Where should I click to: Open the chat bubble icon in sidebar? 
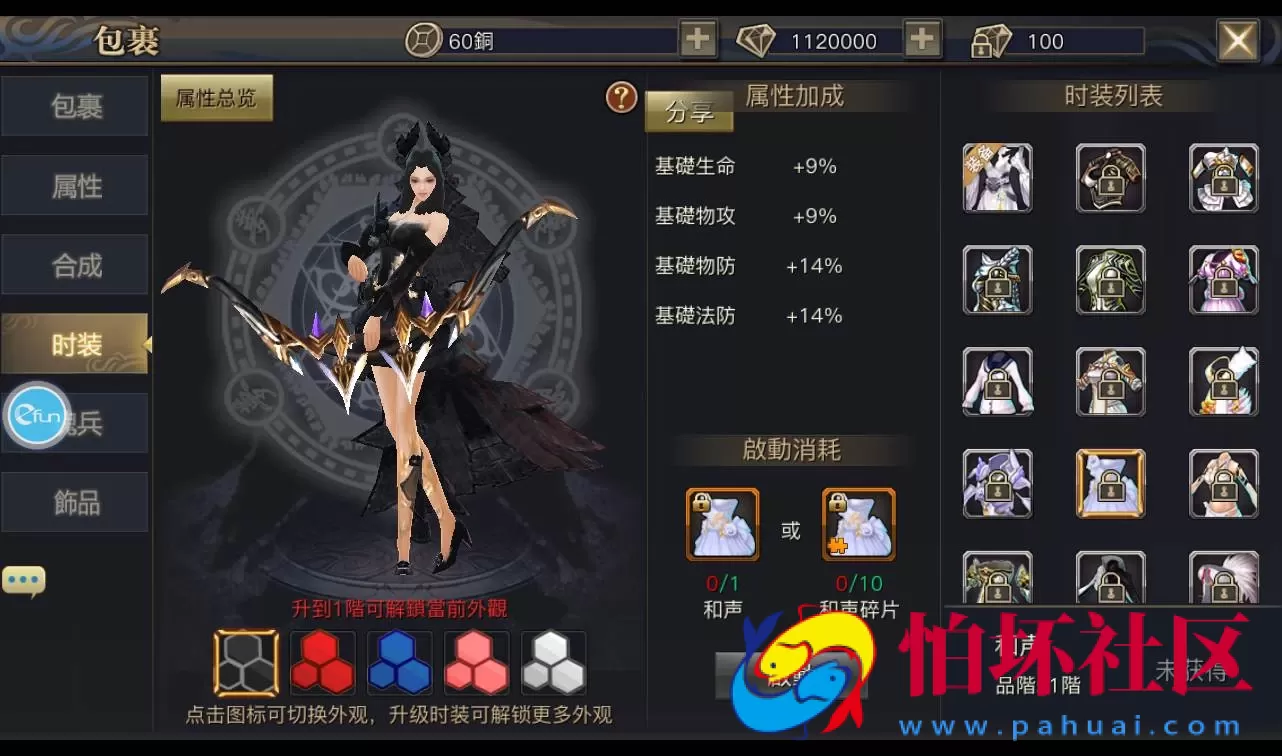click(24, 578)
